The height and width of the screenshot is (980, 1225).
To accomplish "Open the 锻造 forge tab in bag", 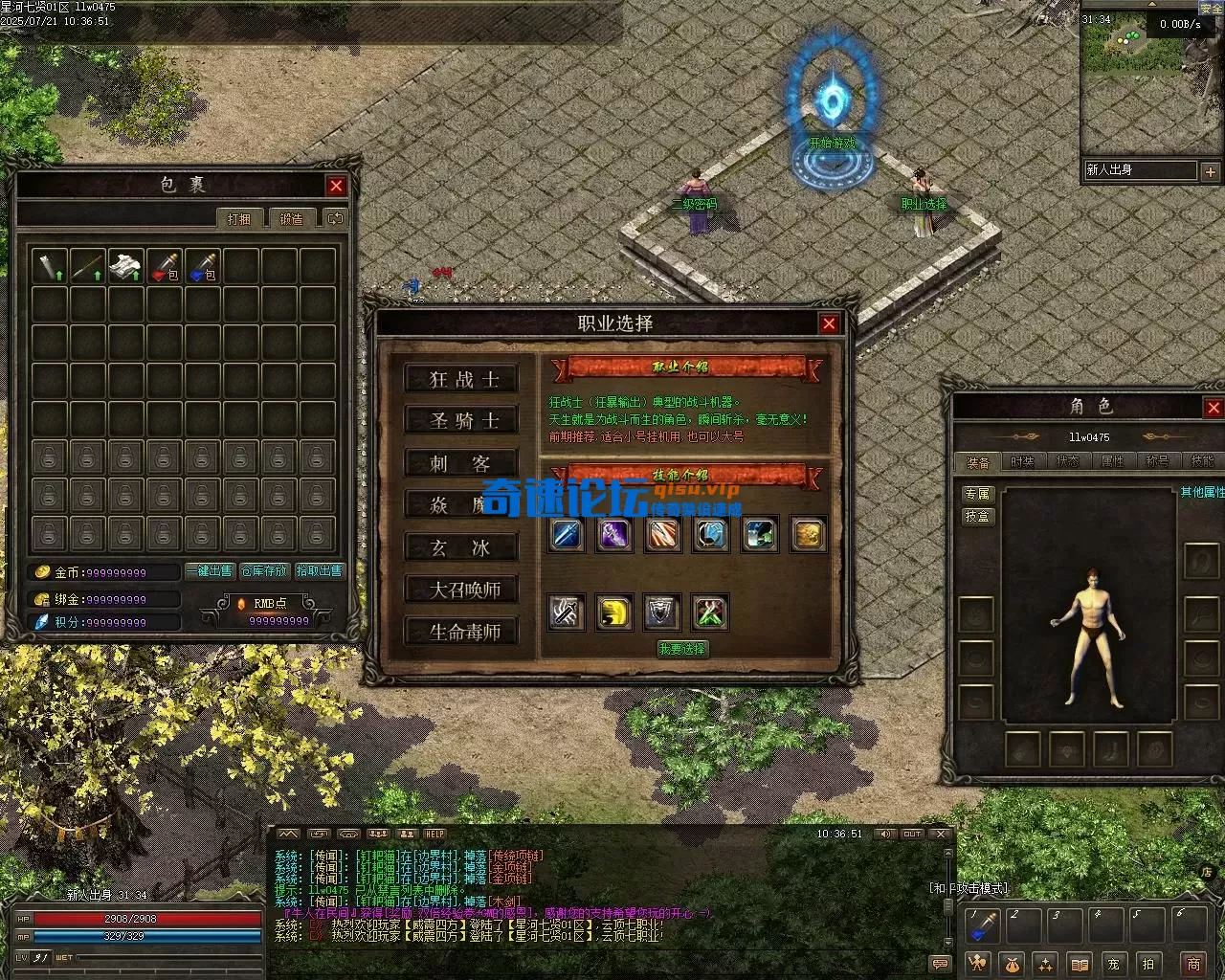I will tap(291, 218).
